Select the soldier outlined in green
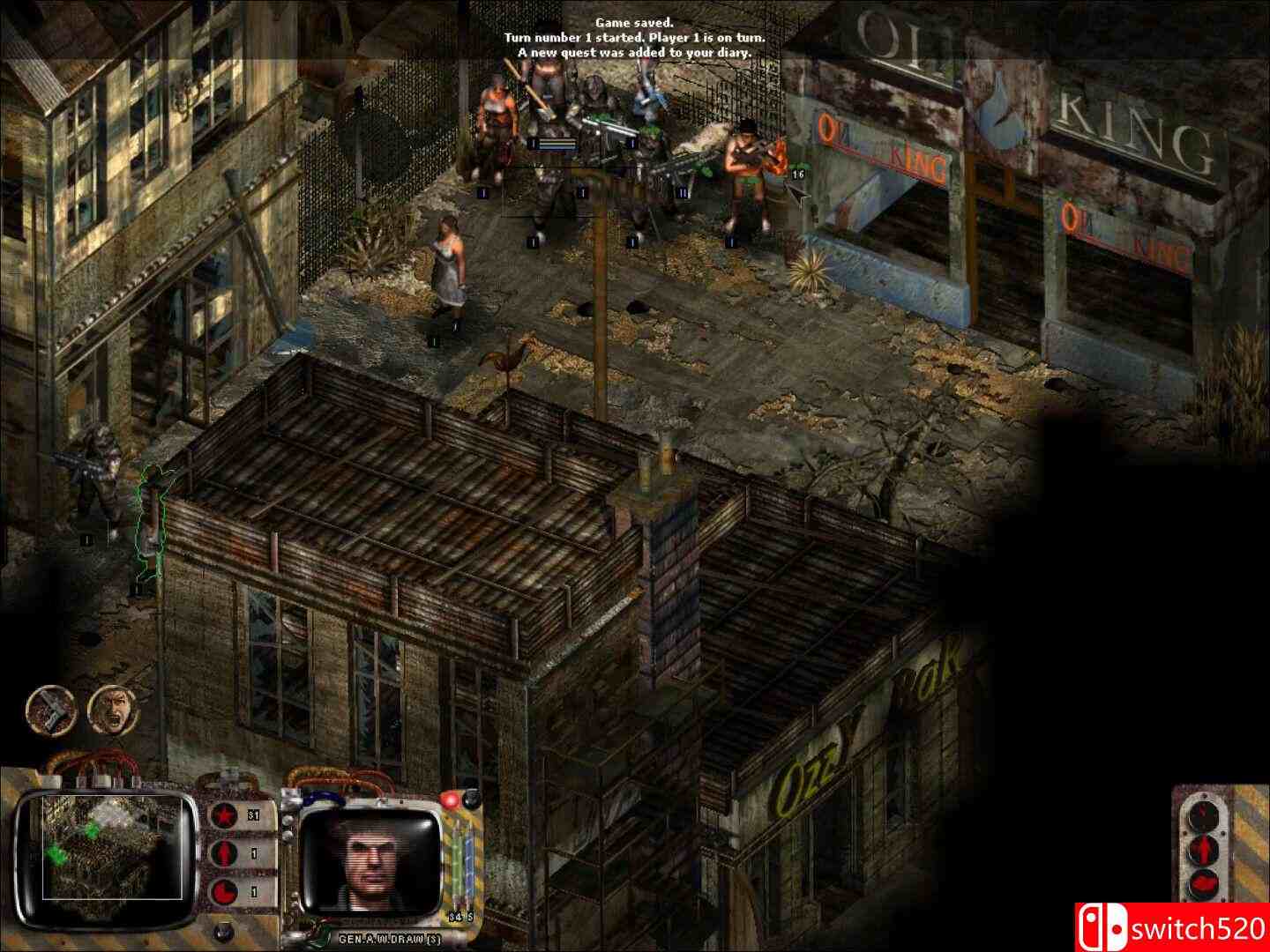The image size is (1270, 952). pos(152,520)
